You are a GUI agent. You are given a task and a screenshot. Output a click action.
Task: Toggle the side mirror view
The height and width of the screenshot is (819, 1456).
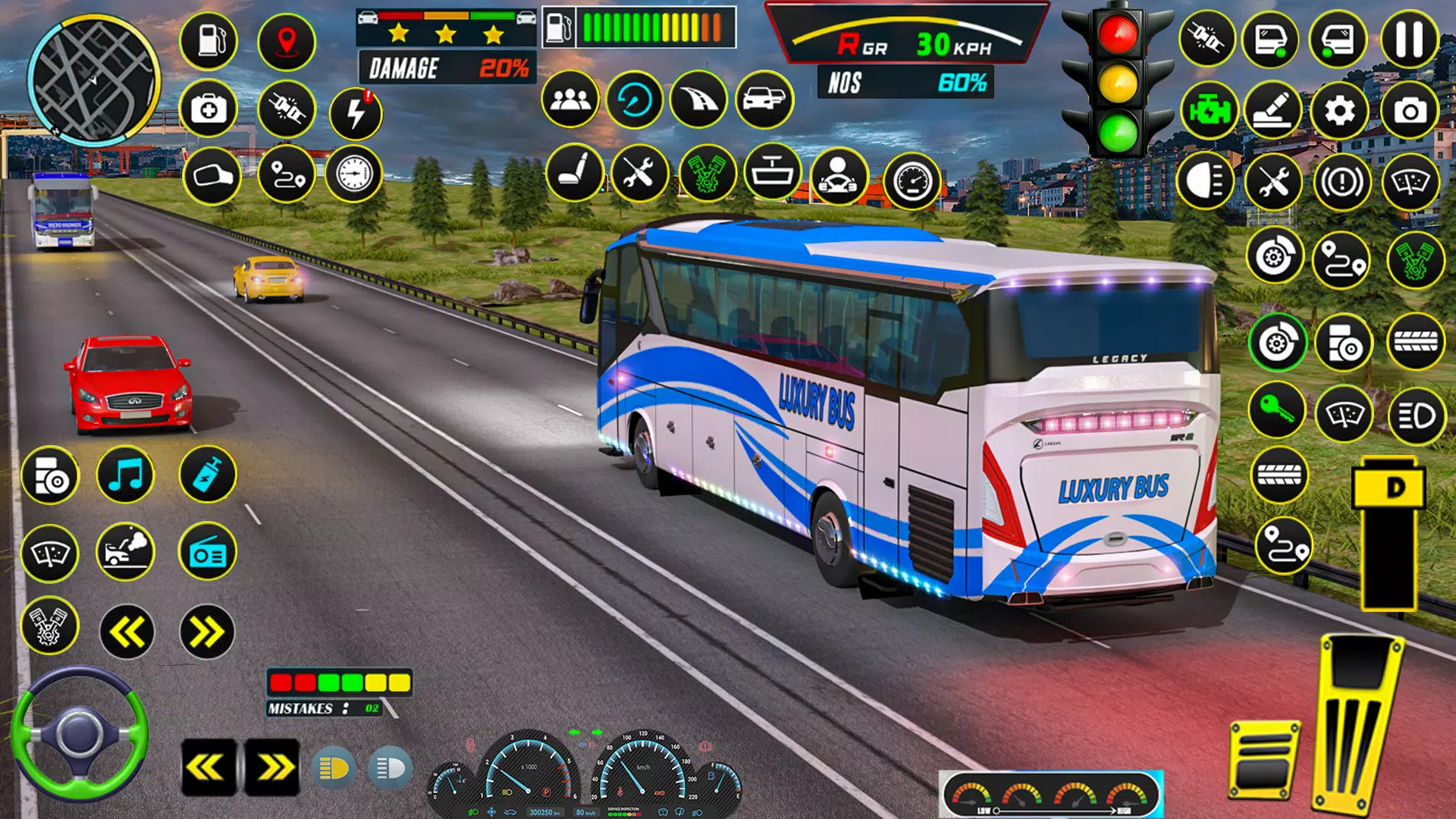(x=212, y=176)
